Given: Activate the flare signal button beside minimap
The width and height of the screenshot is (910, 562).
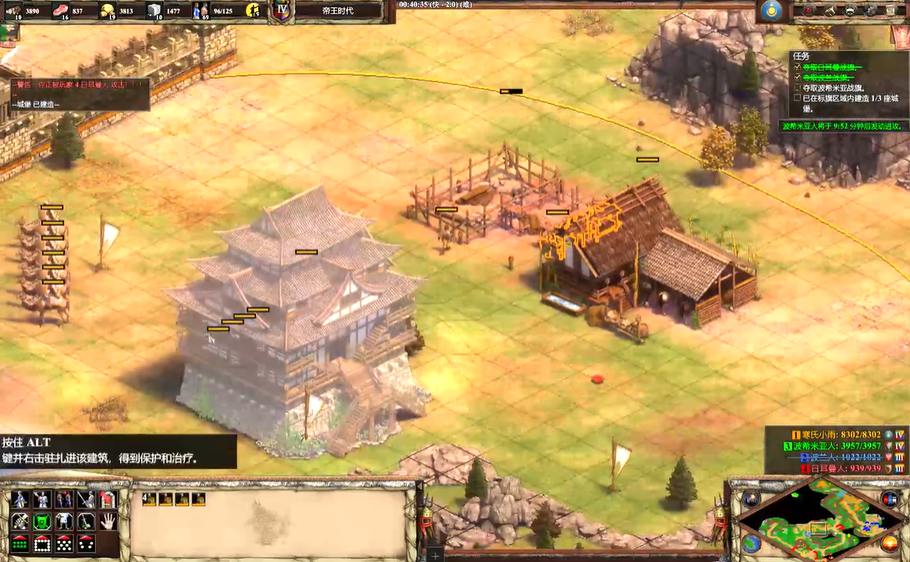Looking at the screenshot, I should (752, 499).
